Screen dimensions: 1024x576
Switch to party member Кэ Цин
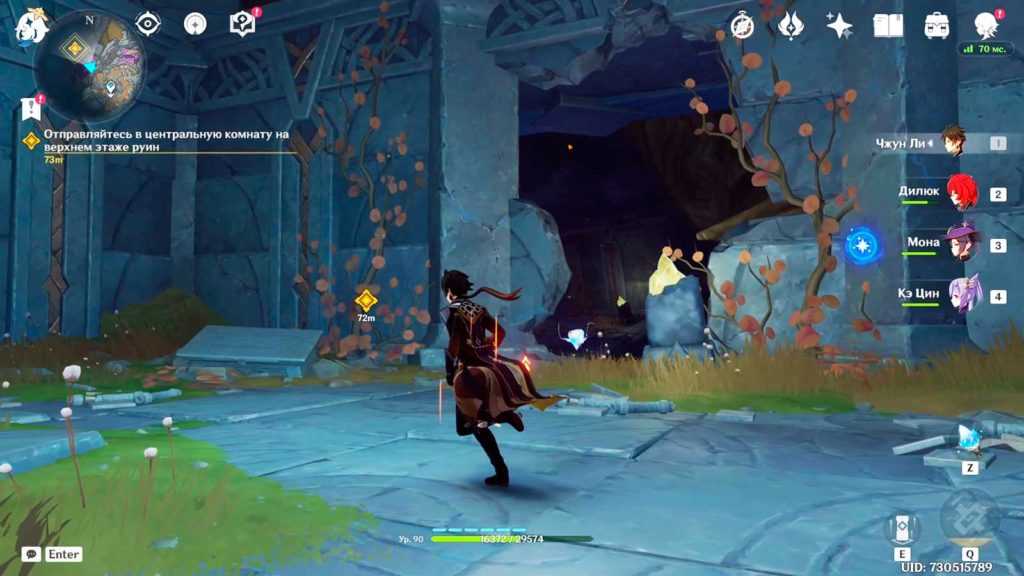(962, 296)
